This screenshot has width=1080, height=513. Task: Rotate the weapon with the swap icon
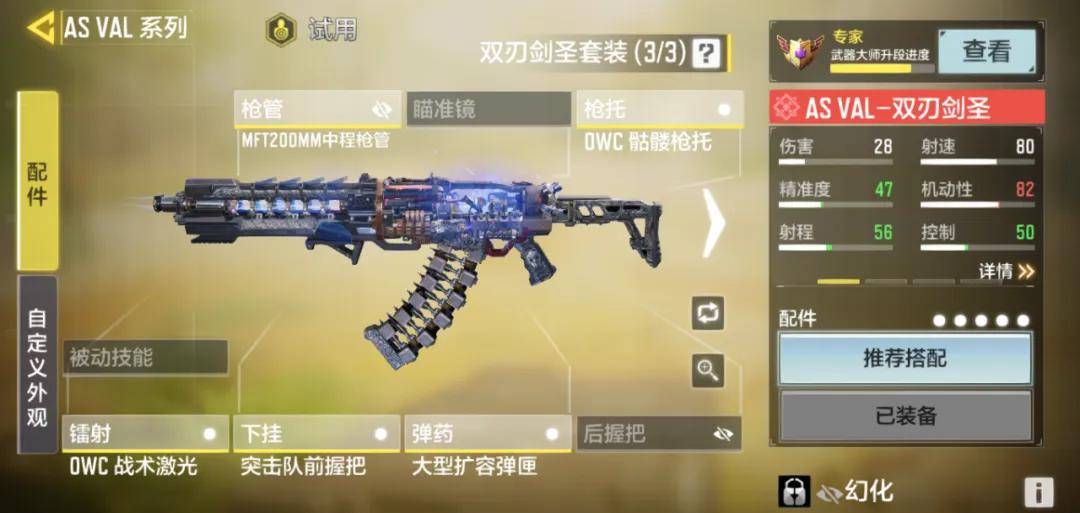(x=708, y=313)
